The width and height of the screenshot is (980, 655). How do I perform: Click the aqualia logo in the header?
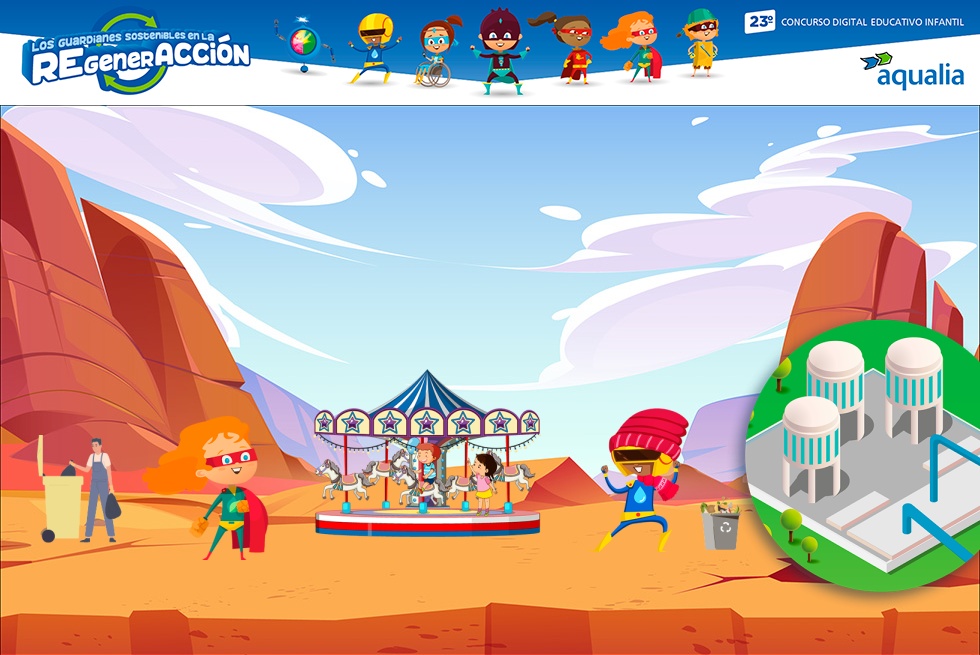pyautogui.click(x=911, y=69)
